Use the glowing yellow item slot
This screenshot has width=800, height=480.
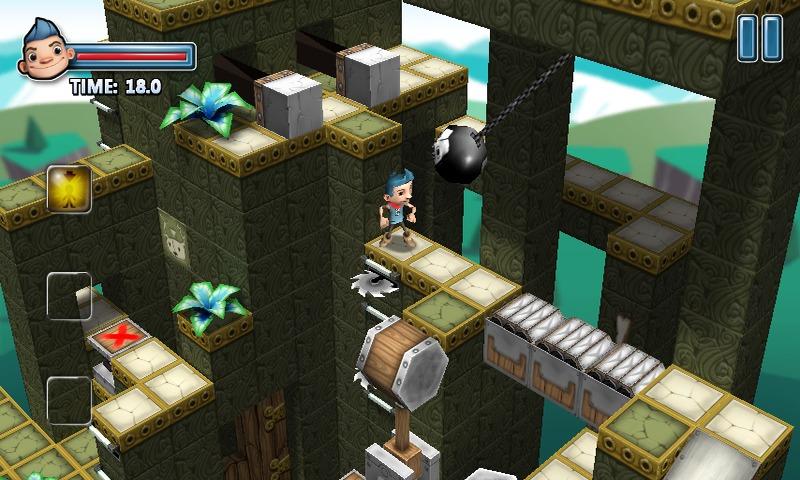click(x=69, y=188)
